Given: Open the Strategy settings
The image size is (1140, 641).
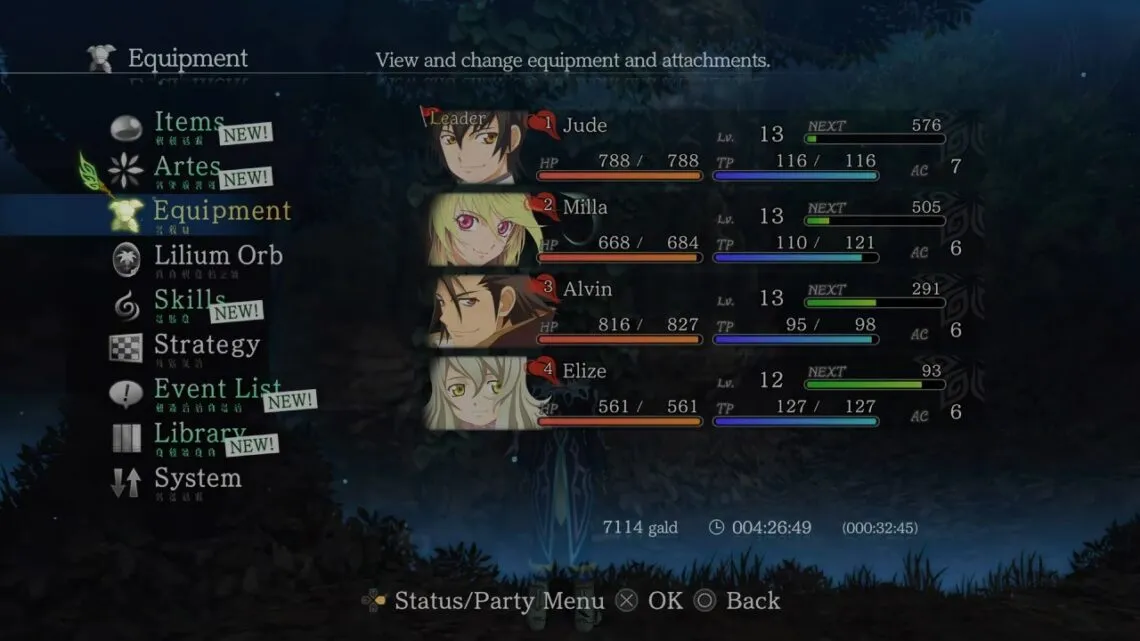Looking at the screenshot, I should [x=206, y=345].
